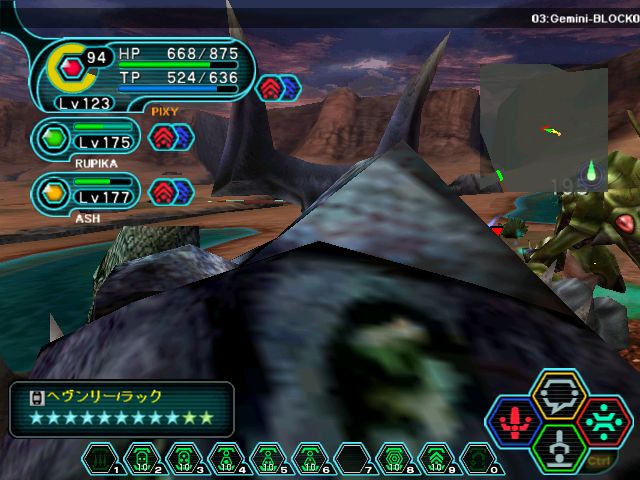Choose quick slot number 4

[x=227, y=459]
